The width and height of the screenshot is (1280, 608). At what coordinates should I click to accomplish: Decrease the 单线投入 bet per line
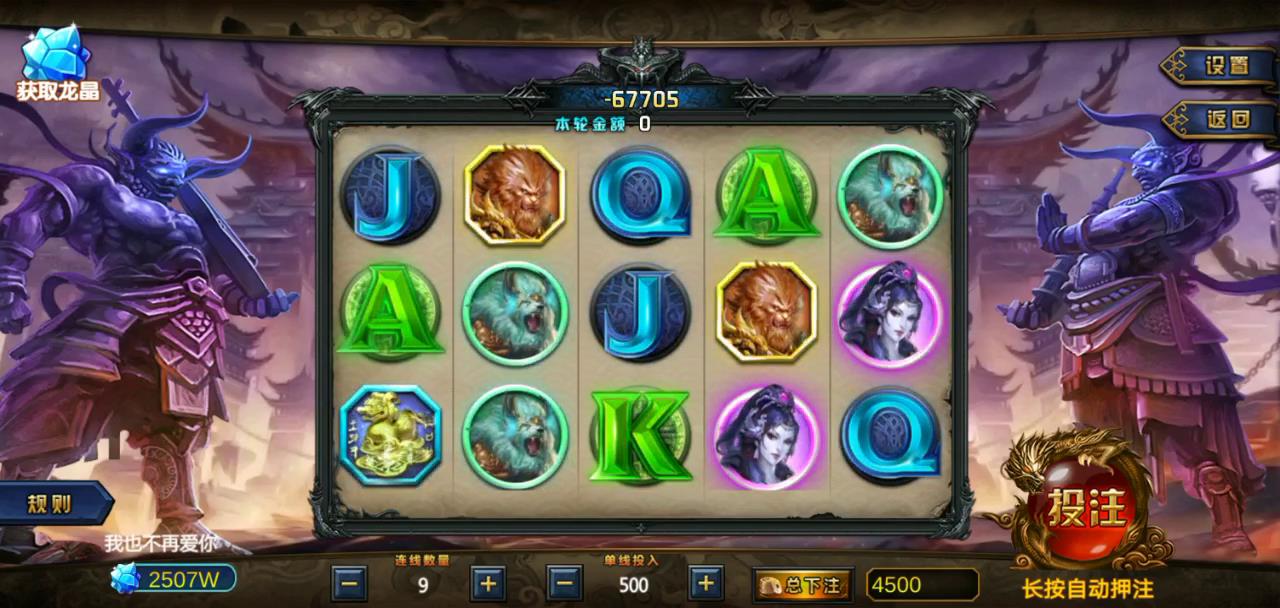click(564, 583)
